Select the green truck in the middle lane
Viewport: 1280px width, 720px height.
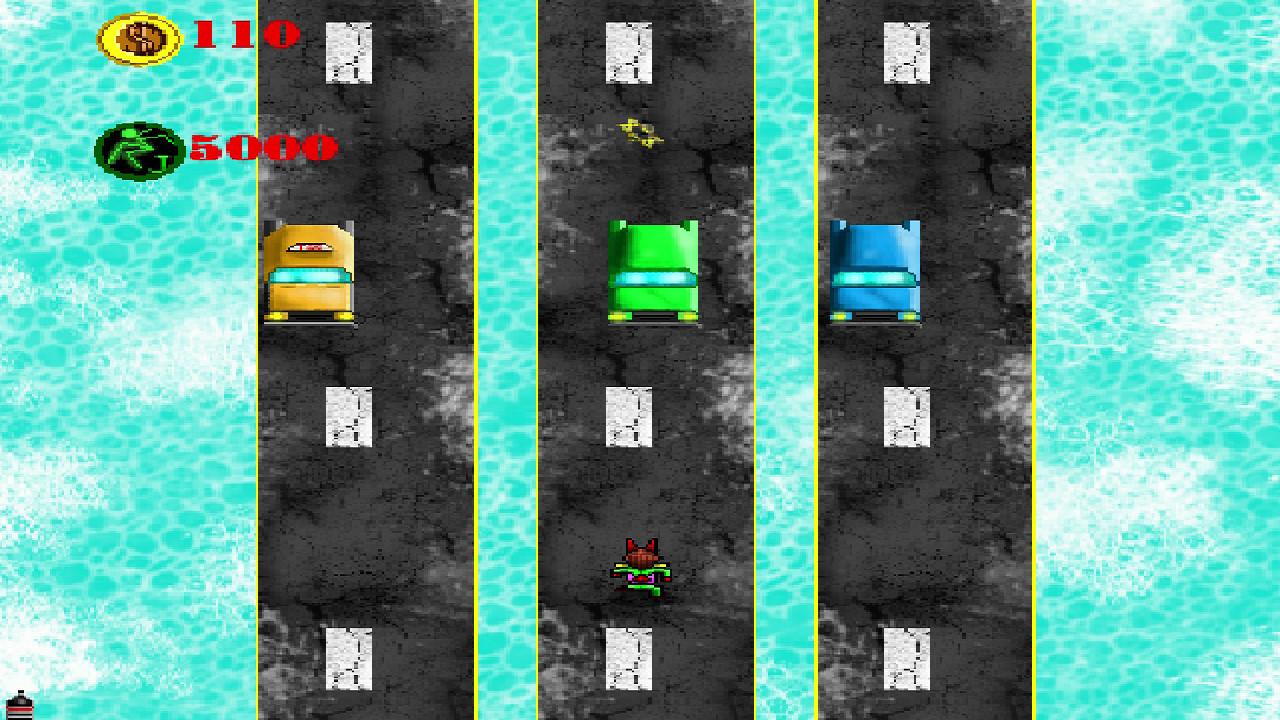point(653,270)
